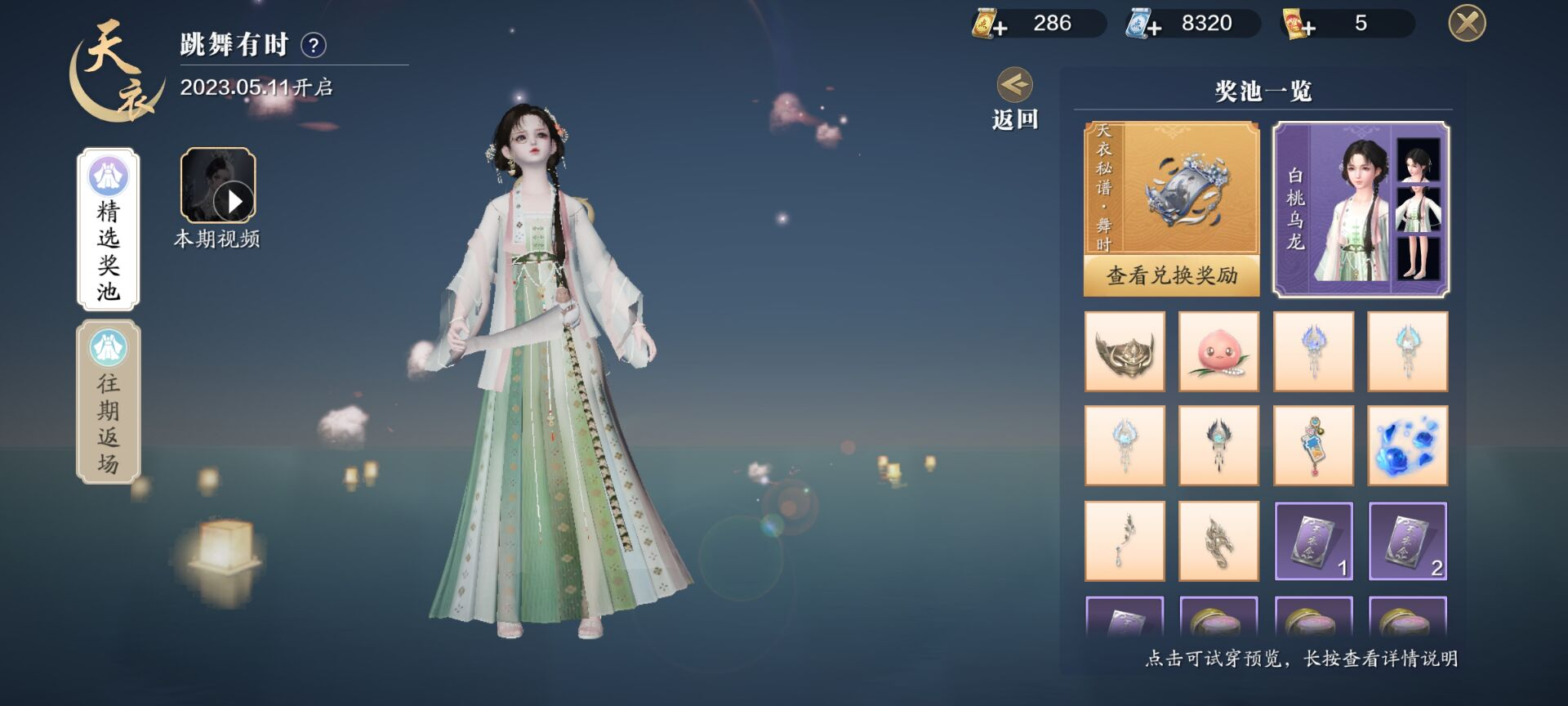Image resolution: width=1568 pixels, height=706 pixels.
Task: Select the purple book reward numbered 2
Action: click(1407, 541)
